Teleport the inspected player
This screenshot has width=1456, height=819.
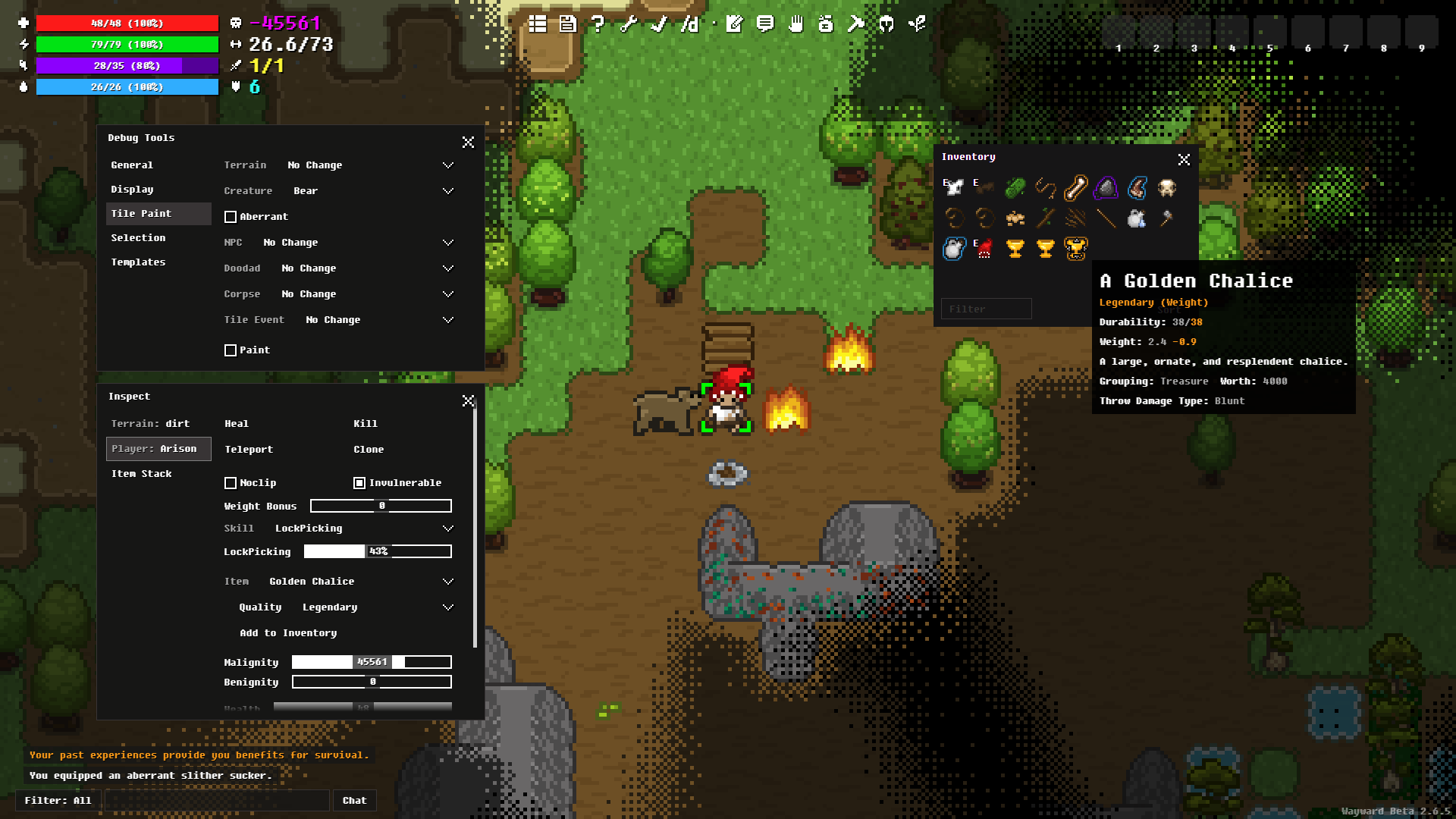pos(249,449)
